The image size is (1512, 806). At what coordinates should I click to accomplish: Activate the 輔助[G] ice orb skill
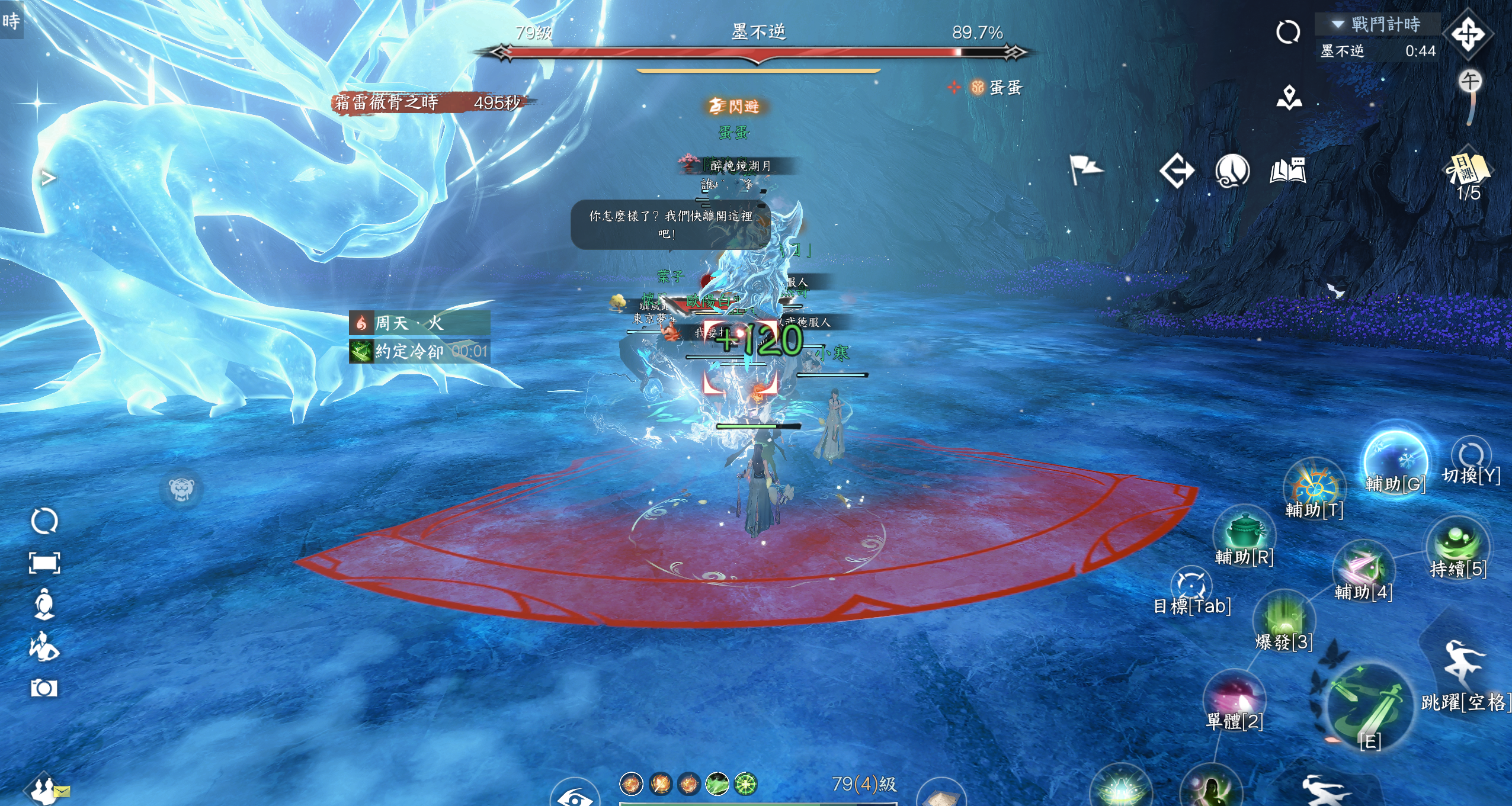1395,461
